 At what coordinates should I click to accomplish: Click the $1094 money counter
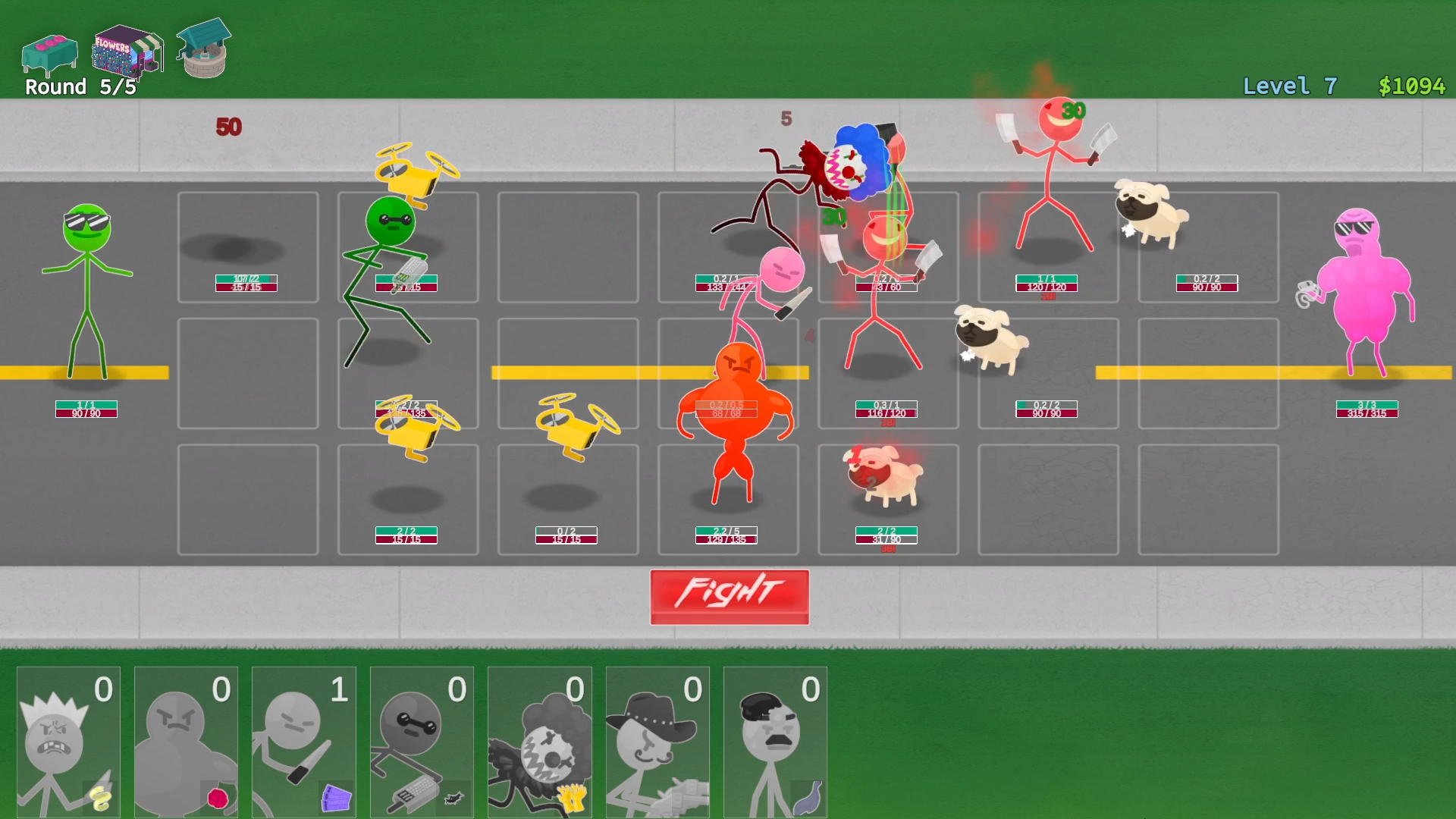tap(1414, 86)
